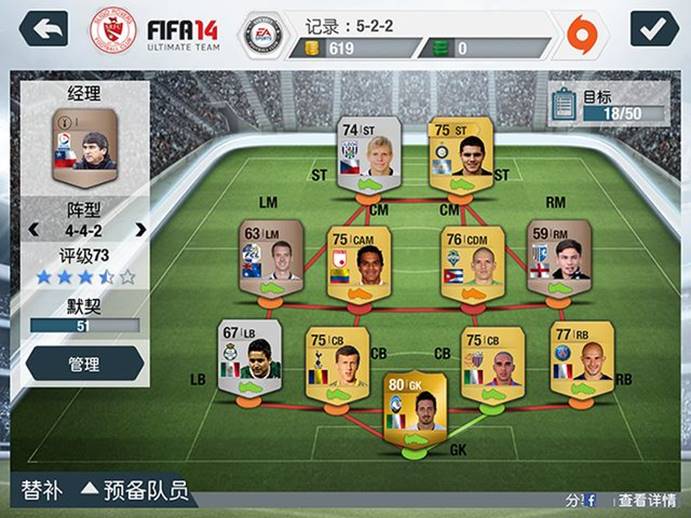Expand the 预备队员 reserves tab

tap(135, 491)
